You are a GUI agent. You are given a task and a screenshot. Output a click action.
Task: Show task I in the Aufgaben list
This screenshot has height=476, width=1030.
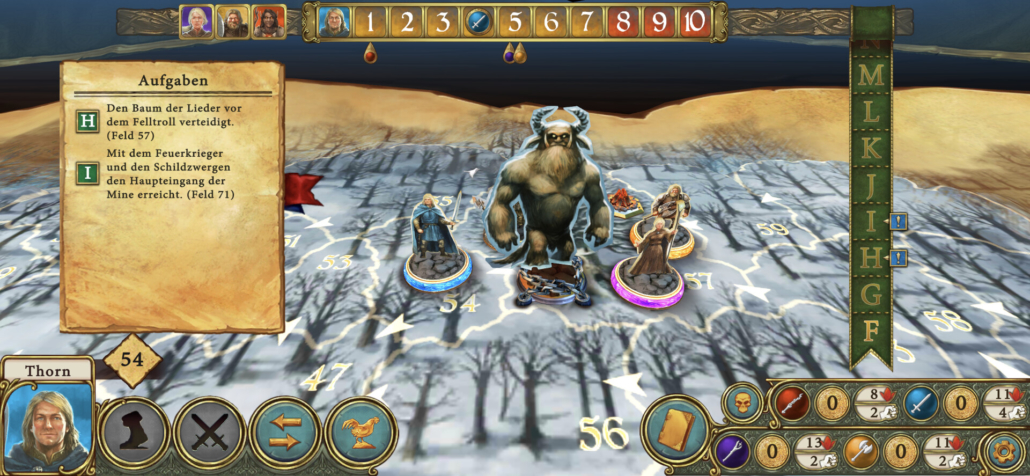88,172
